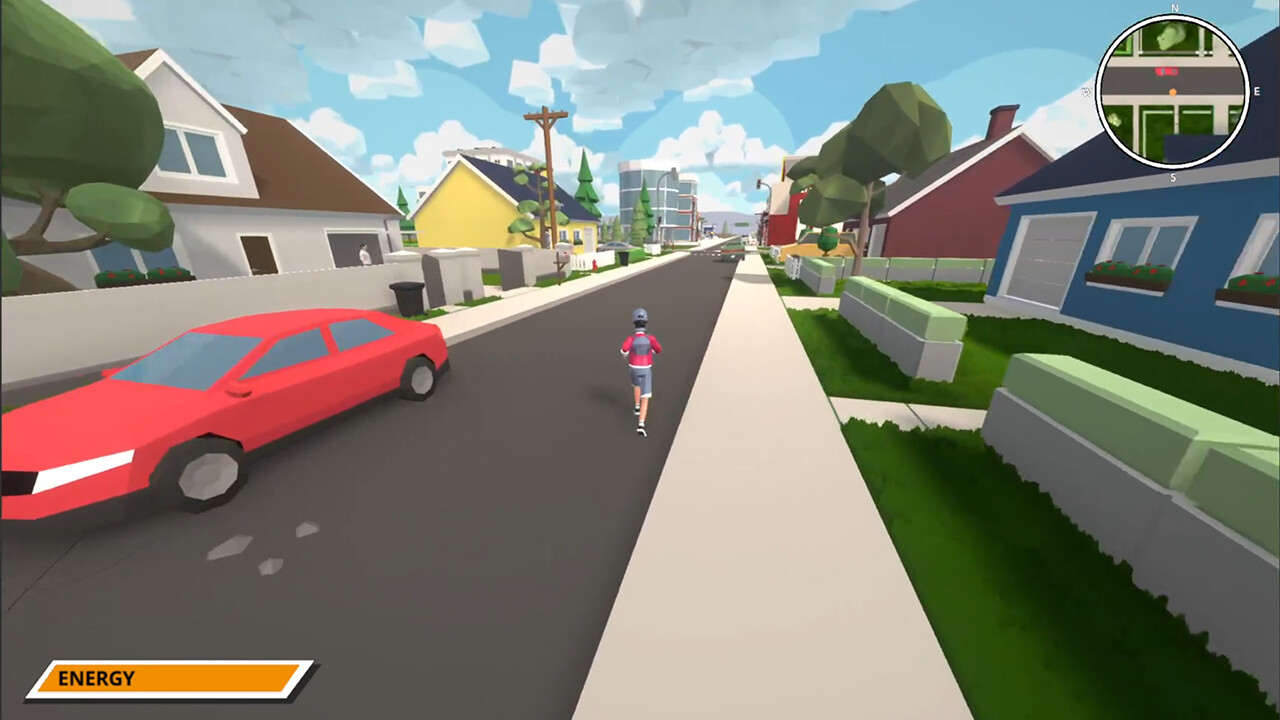The width and height of the screenshot is (1280, 720).
Task: Click the ENERGY label text
Action: tap(97, 678)
